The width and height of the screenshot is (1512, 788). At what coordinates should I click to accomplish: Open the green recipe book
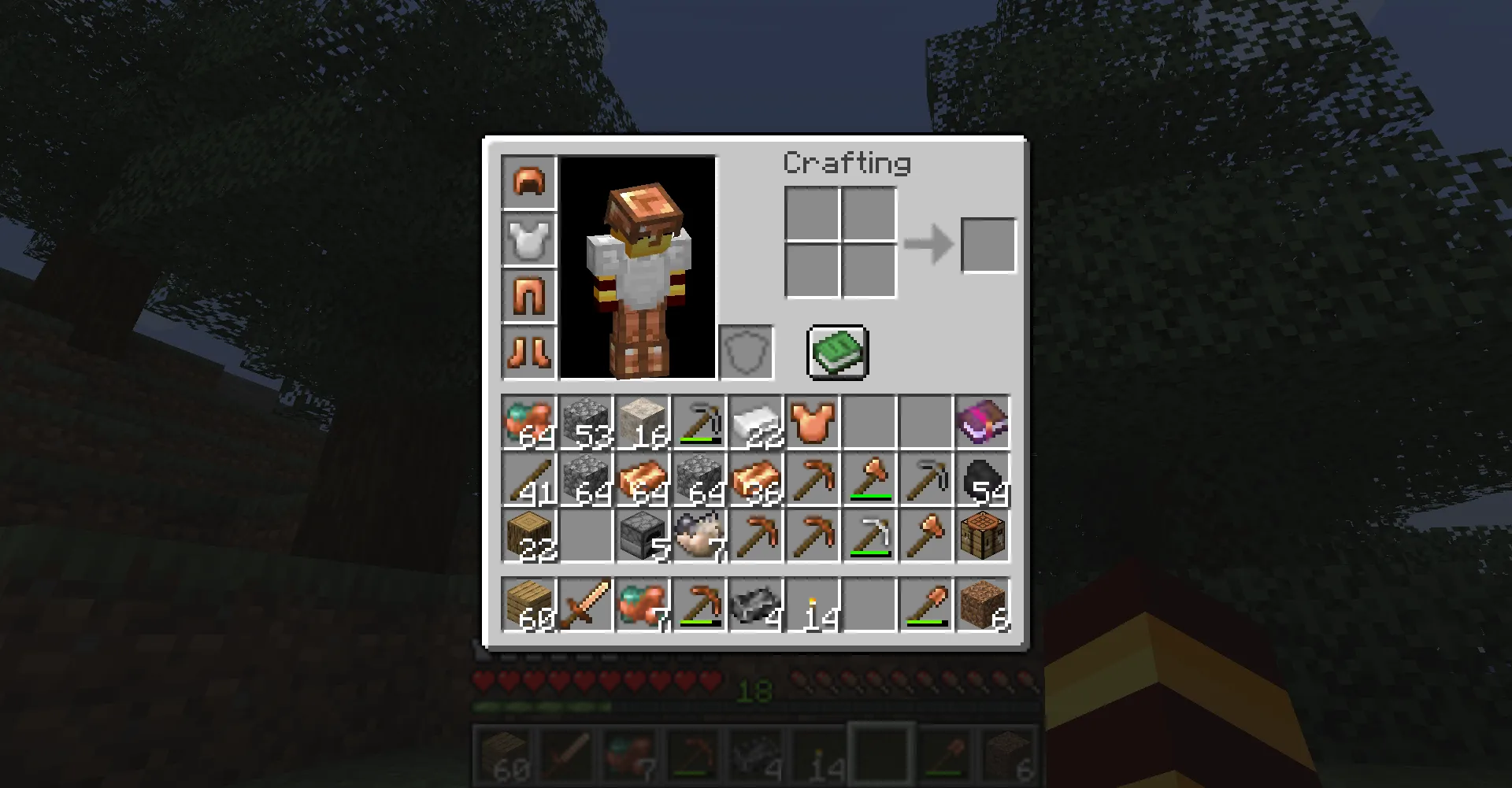[837, 352]
